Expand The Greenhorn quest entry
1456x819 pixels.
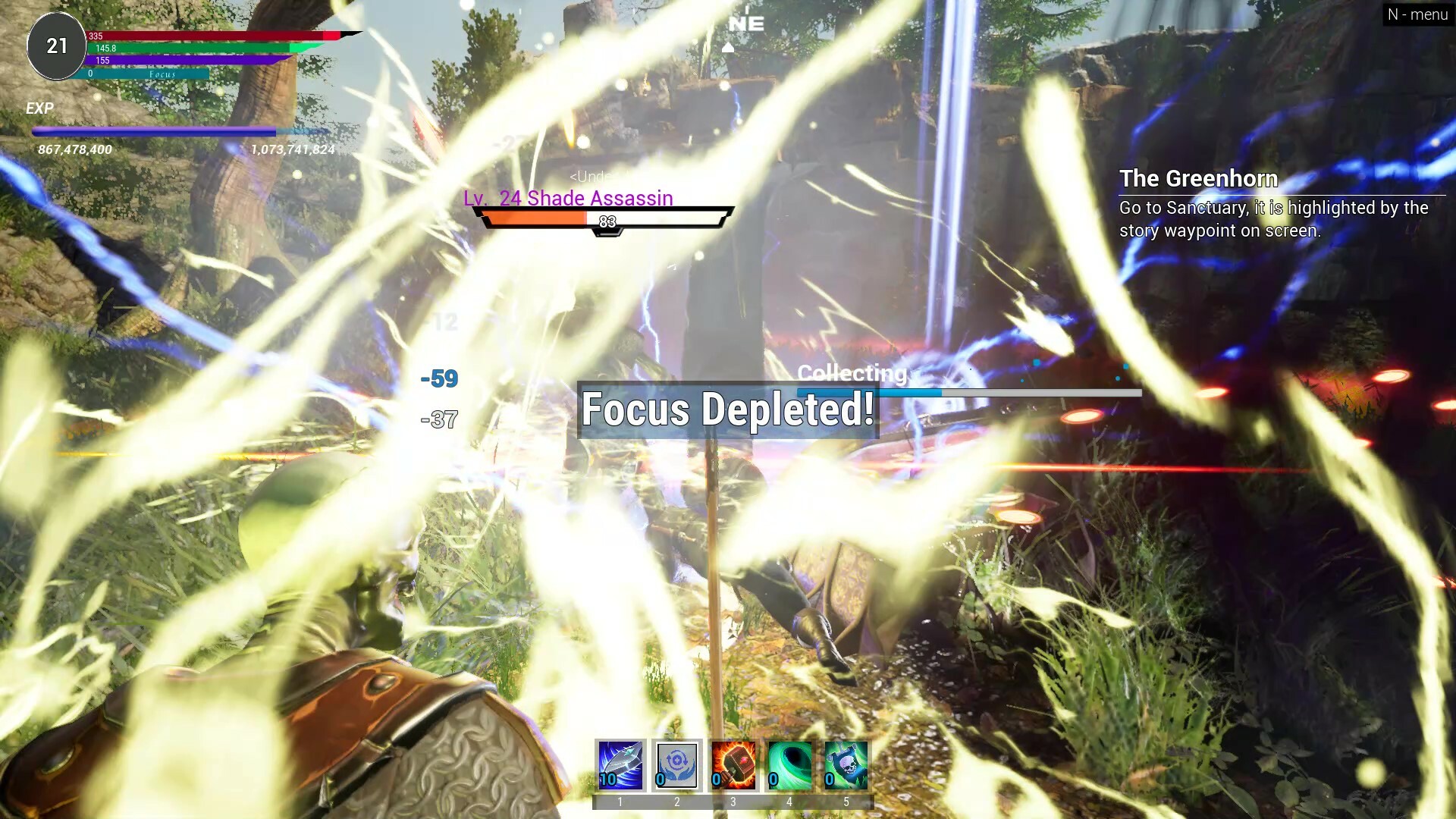click(1198, 179)
